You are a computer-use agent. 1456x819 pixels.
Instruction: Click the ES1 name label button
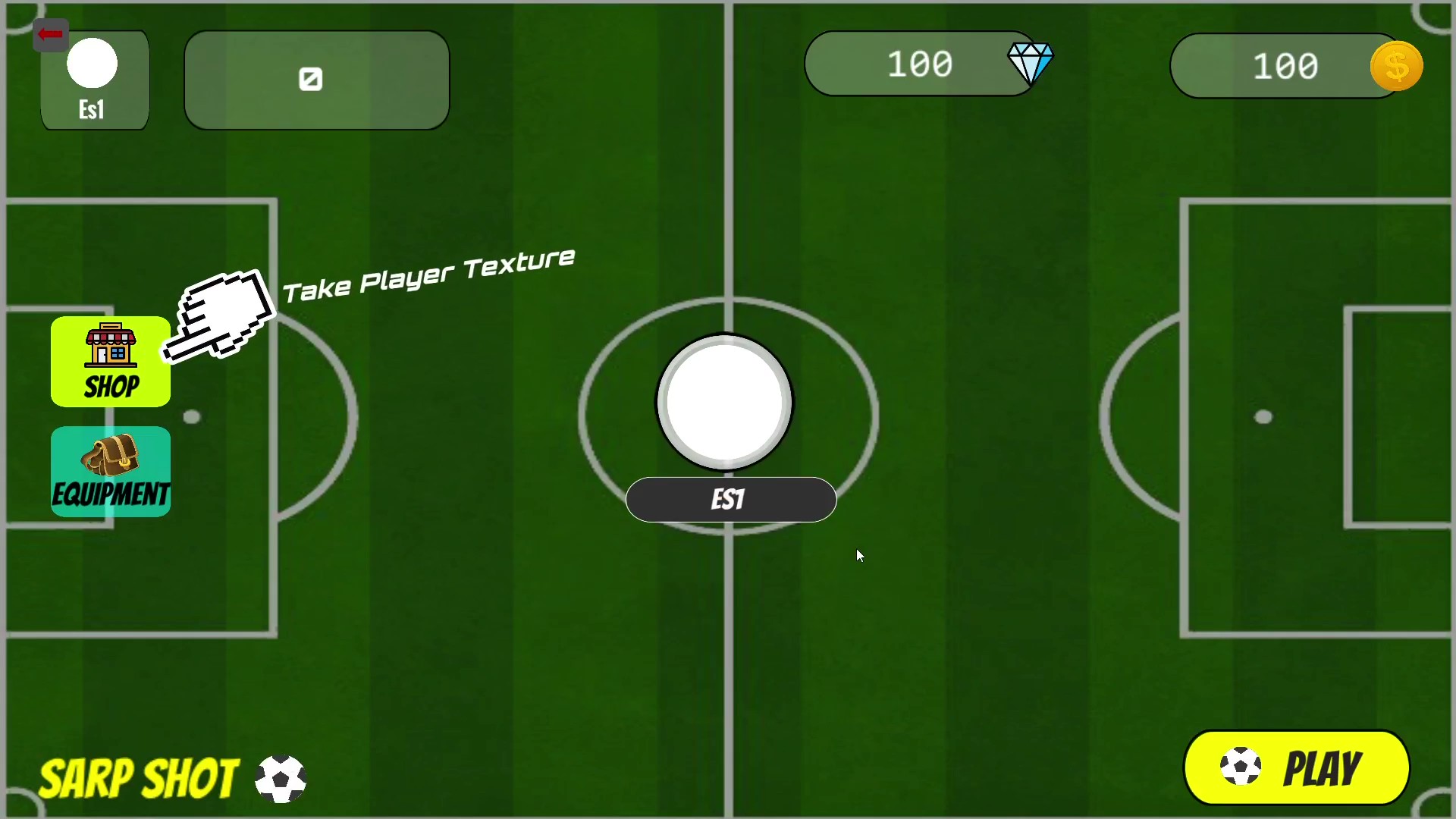click(x=730, y=500)
